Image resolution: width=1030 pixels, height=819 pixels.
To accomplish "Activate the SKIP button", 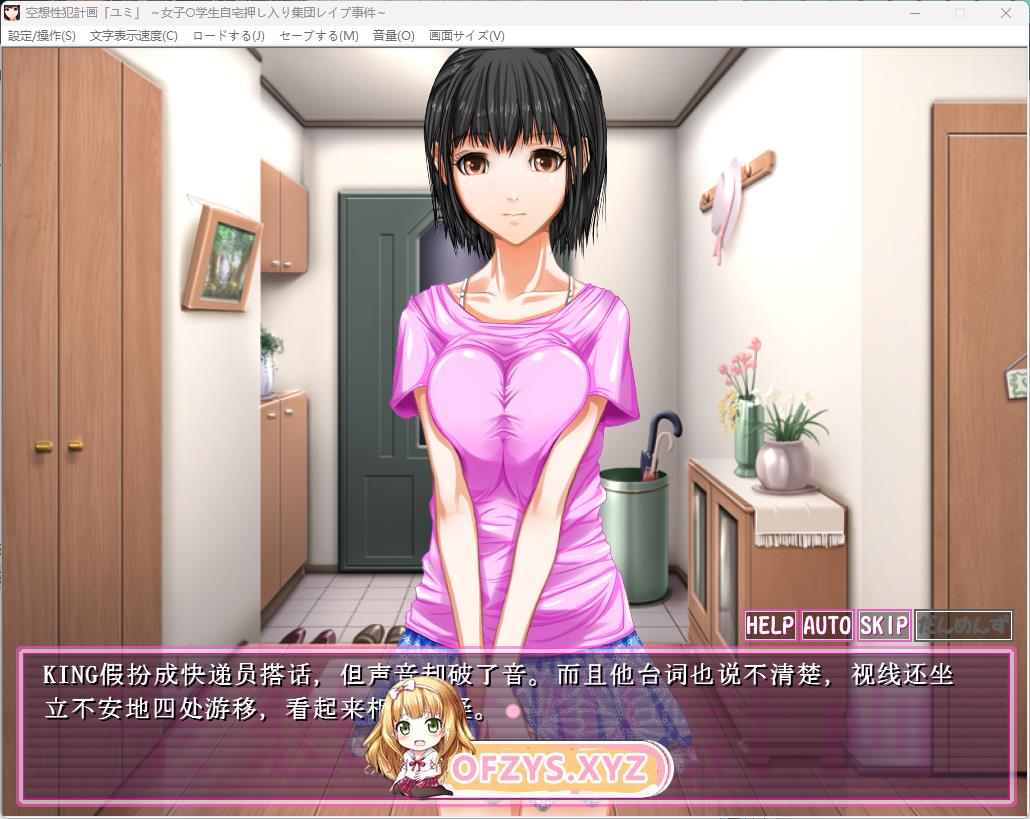I will click(884, 626).
